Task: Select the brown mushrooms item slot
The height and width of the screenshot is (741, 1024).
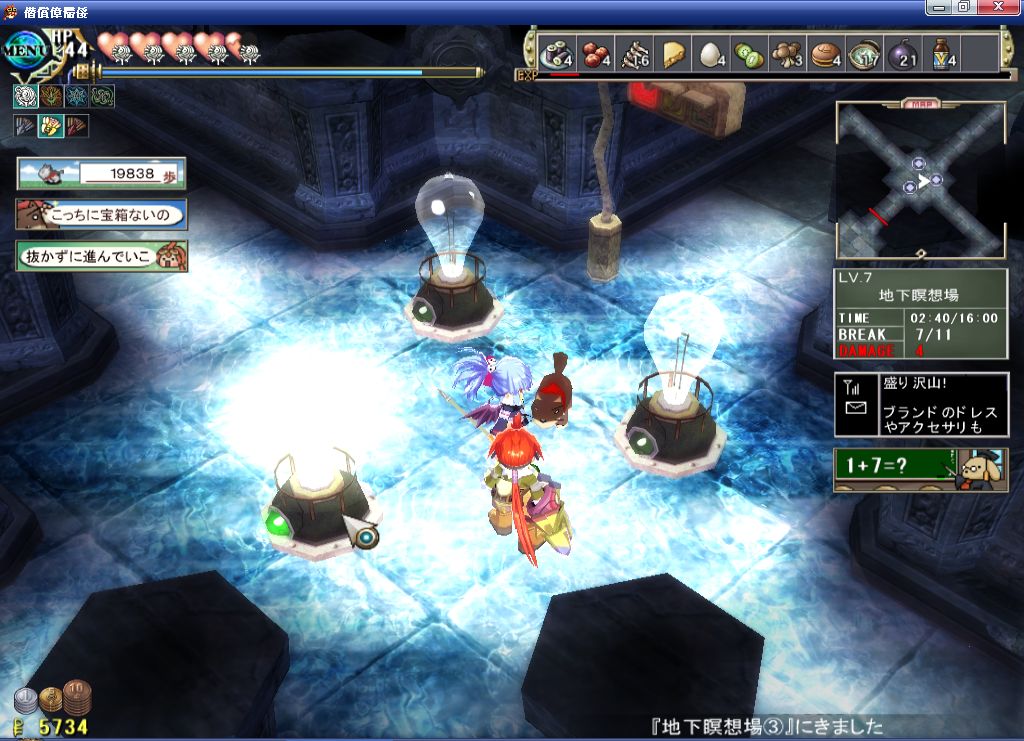Action: point(787,54)
